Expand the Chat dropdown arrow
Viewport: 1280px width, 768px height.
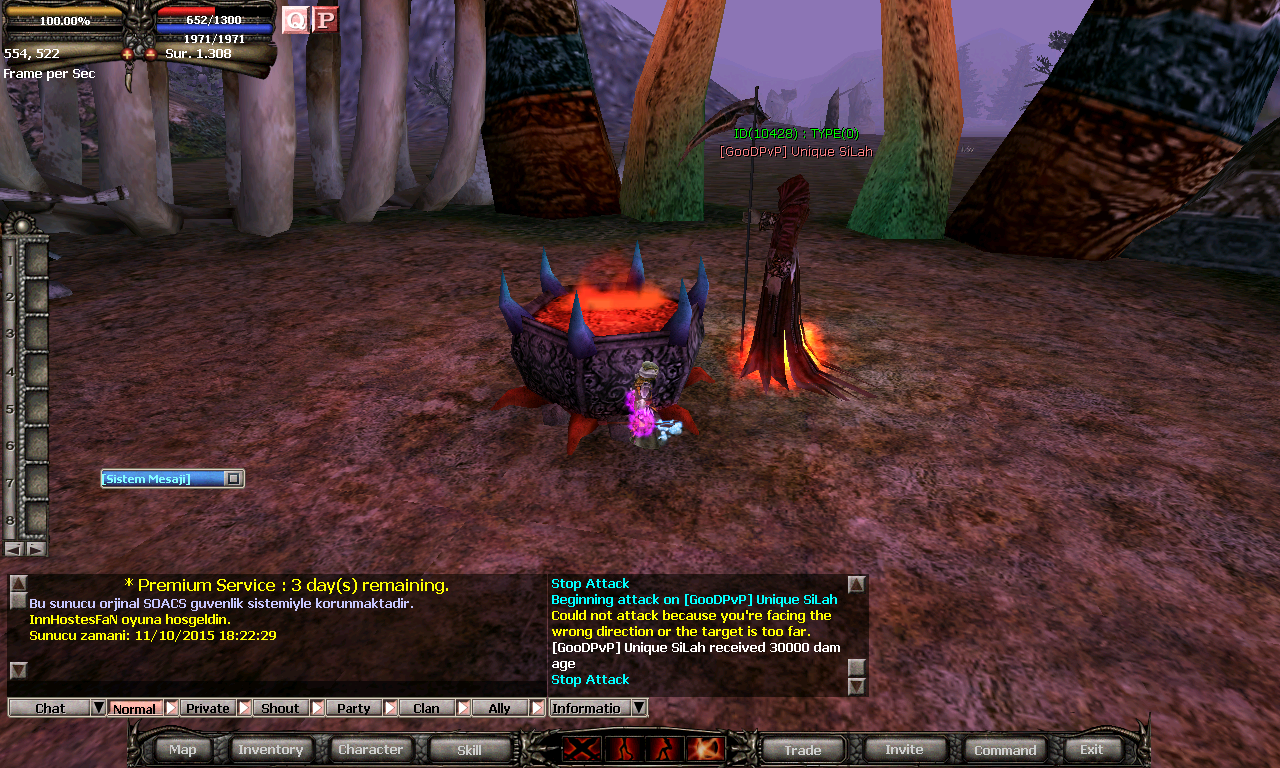point(98,708)
